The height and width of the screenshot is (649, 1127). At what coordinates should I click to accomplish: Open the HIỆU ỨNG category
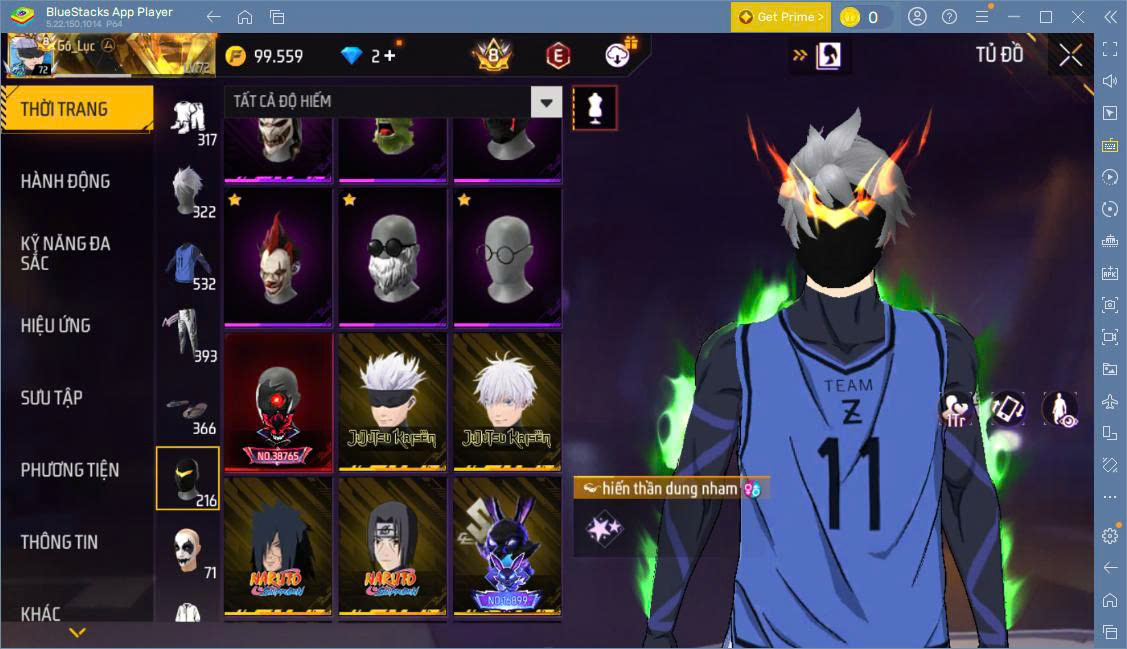point(56,325)
